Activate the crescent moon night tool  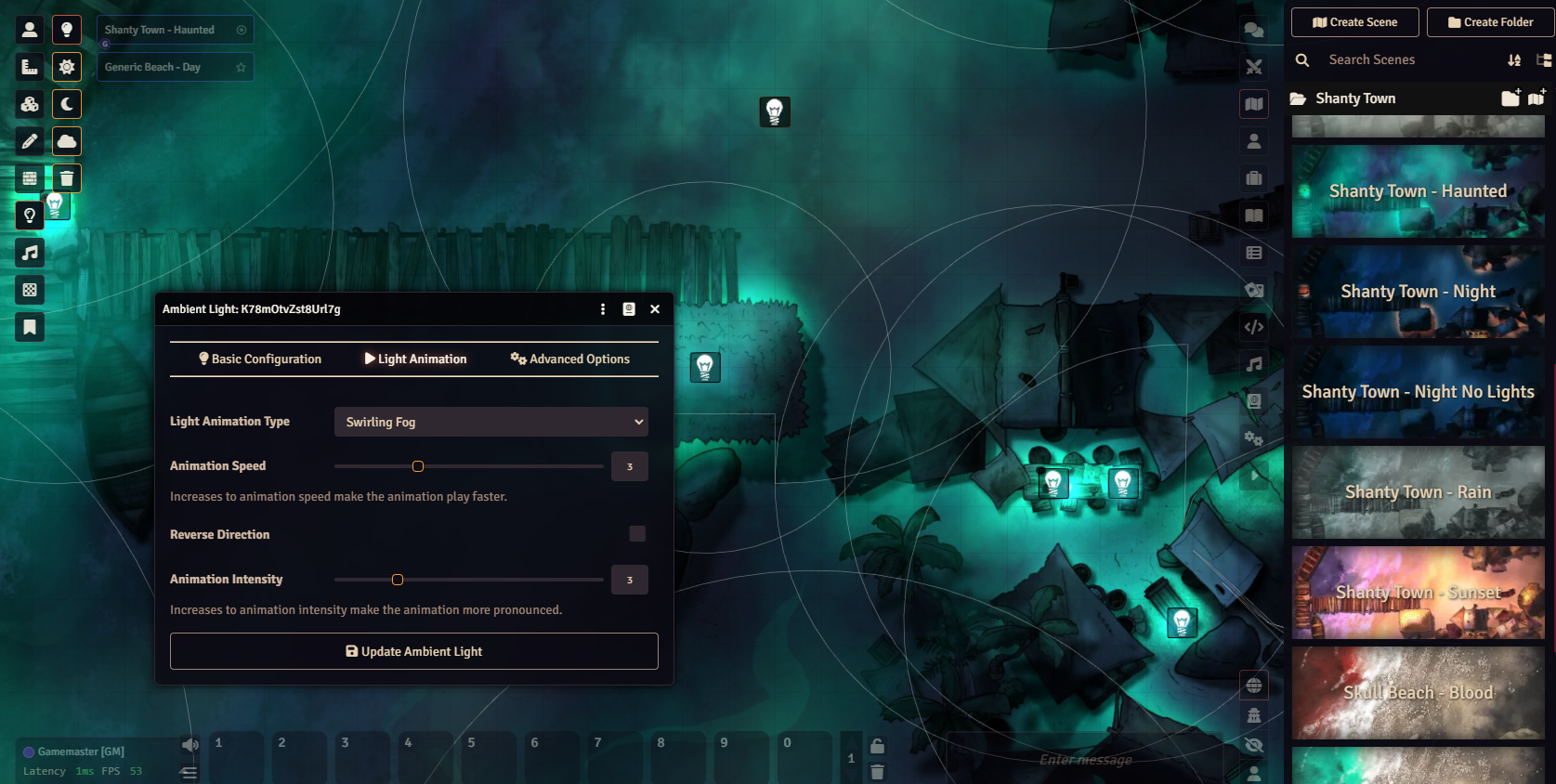coord(67,104)
